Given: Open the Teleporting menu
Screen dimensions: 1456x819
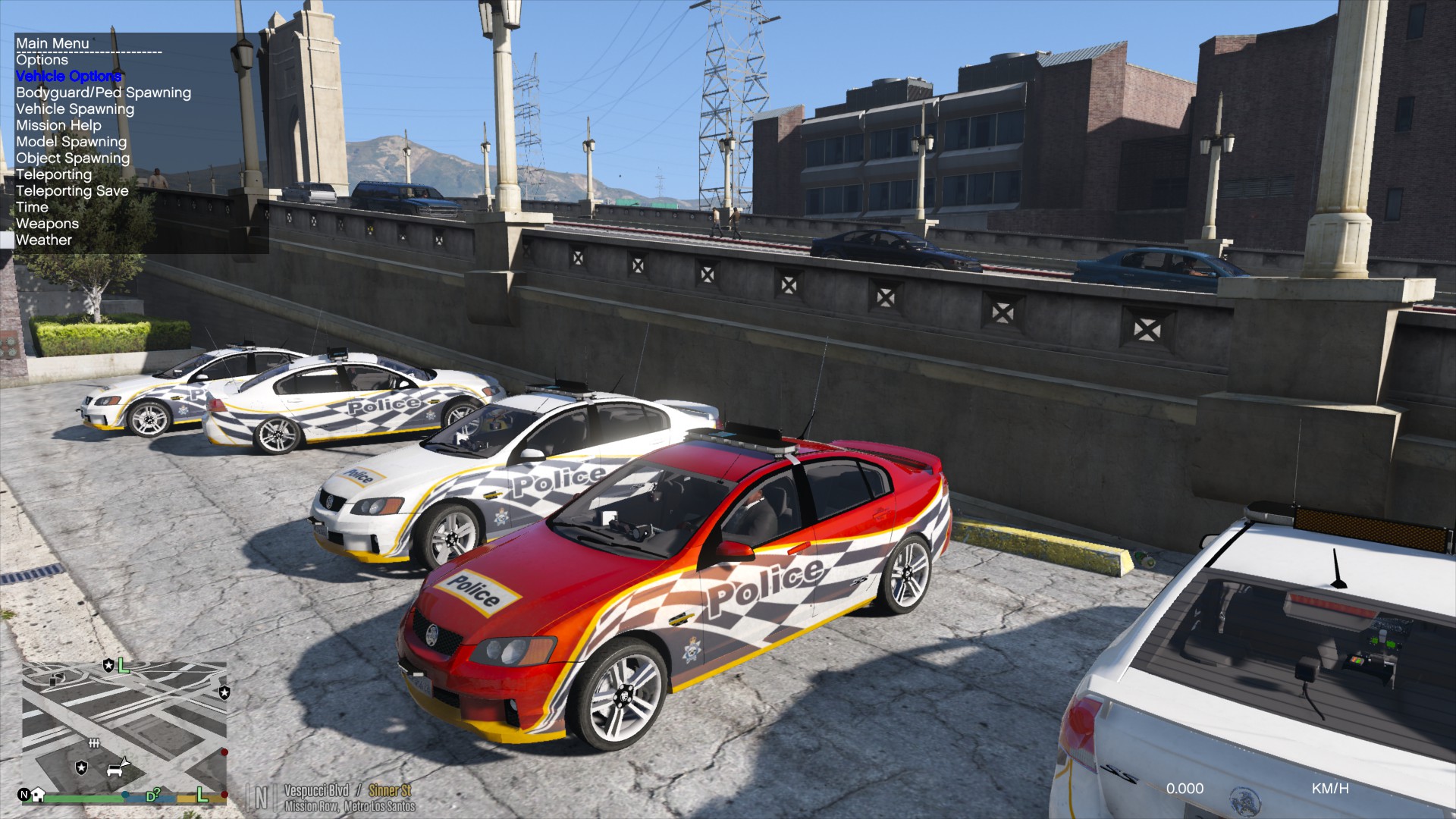Looking at the screenshot, I should (54, 174).
